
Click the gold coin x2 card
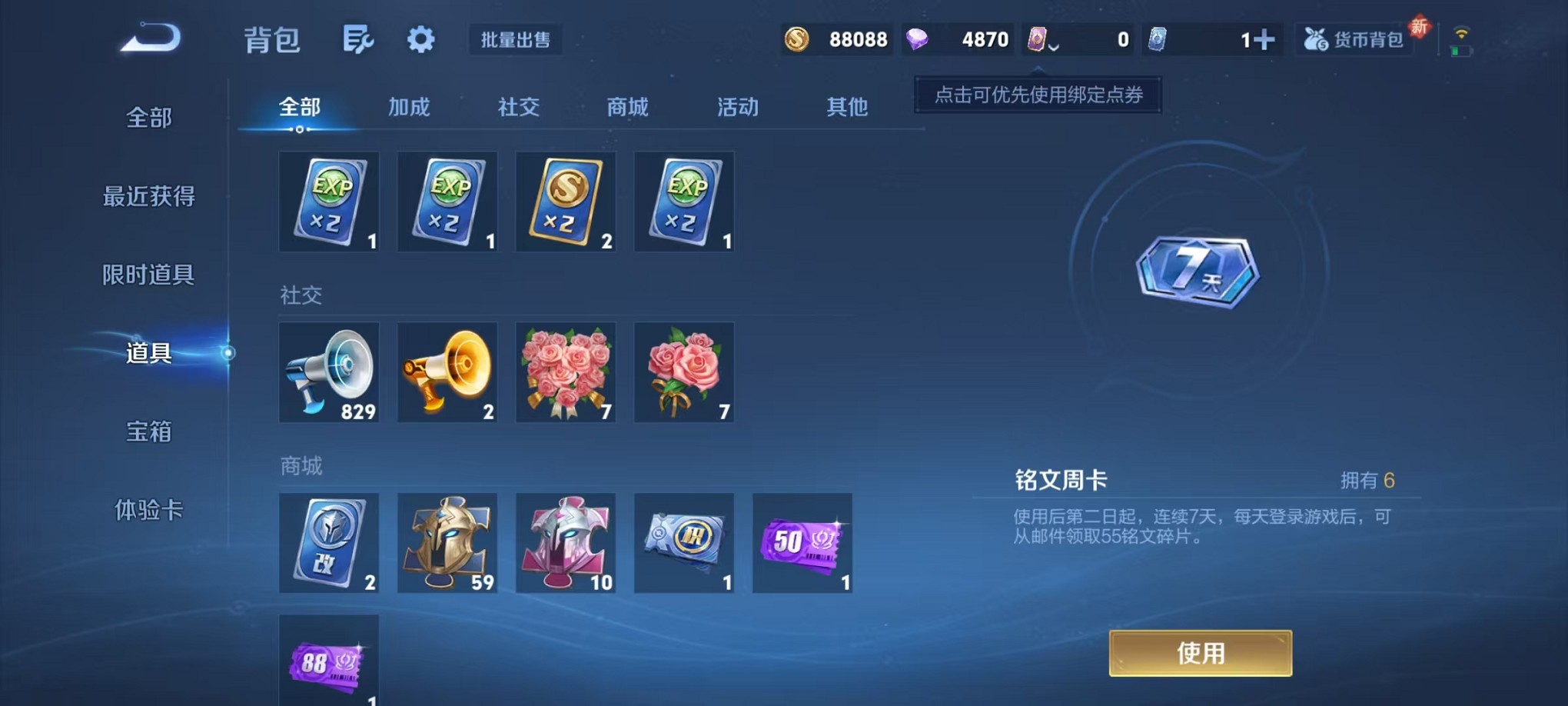click(566, 201)
